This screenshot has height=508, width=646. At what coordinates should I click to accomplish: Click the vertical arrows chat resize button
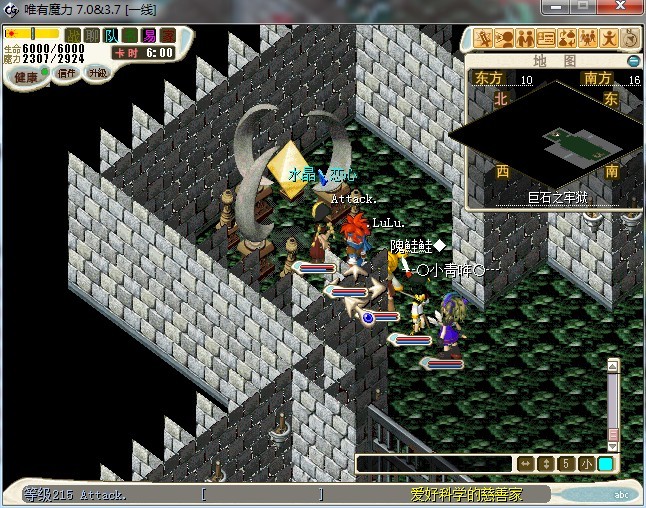[x=545, y=464]
